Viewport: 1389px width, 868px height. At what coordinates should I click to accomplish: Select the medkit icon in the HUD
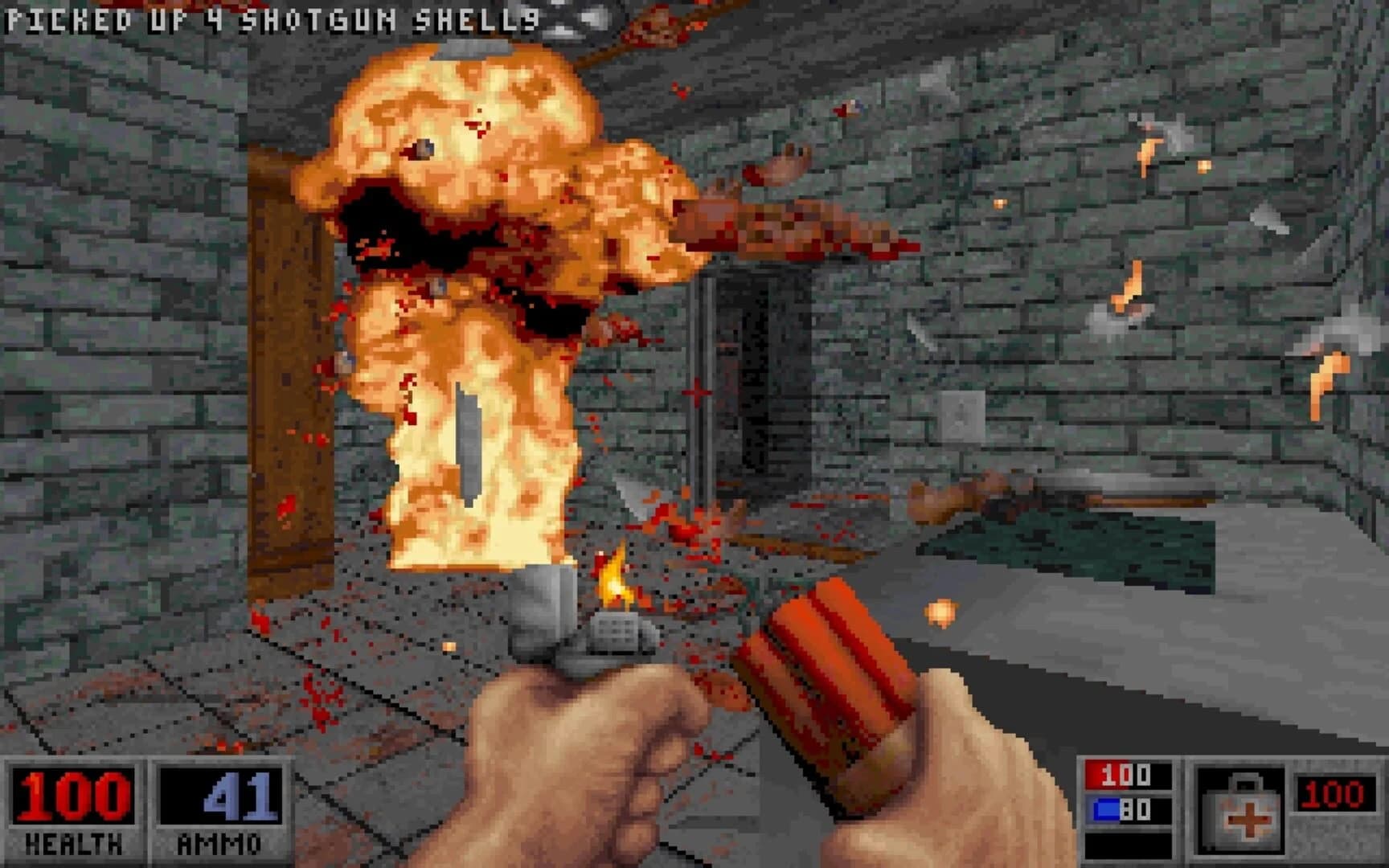tap(1247, 812)
